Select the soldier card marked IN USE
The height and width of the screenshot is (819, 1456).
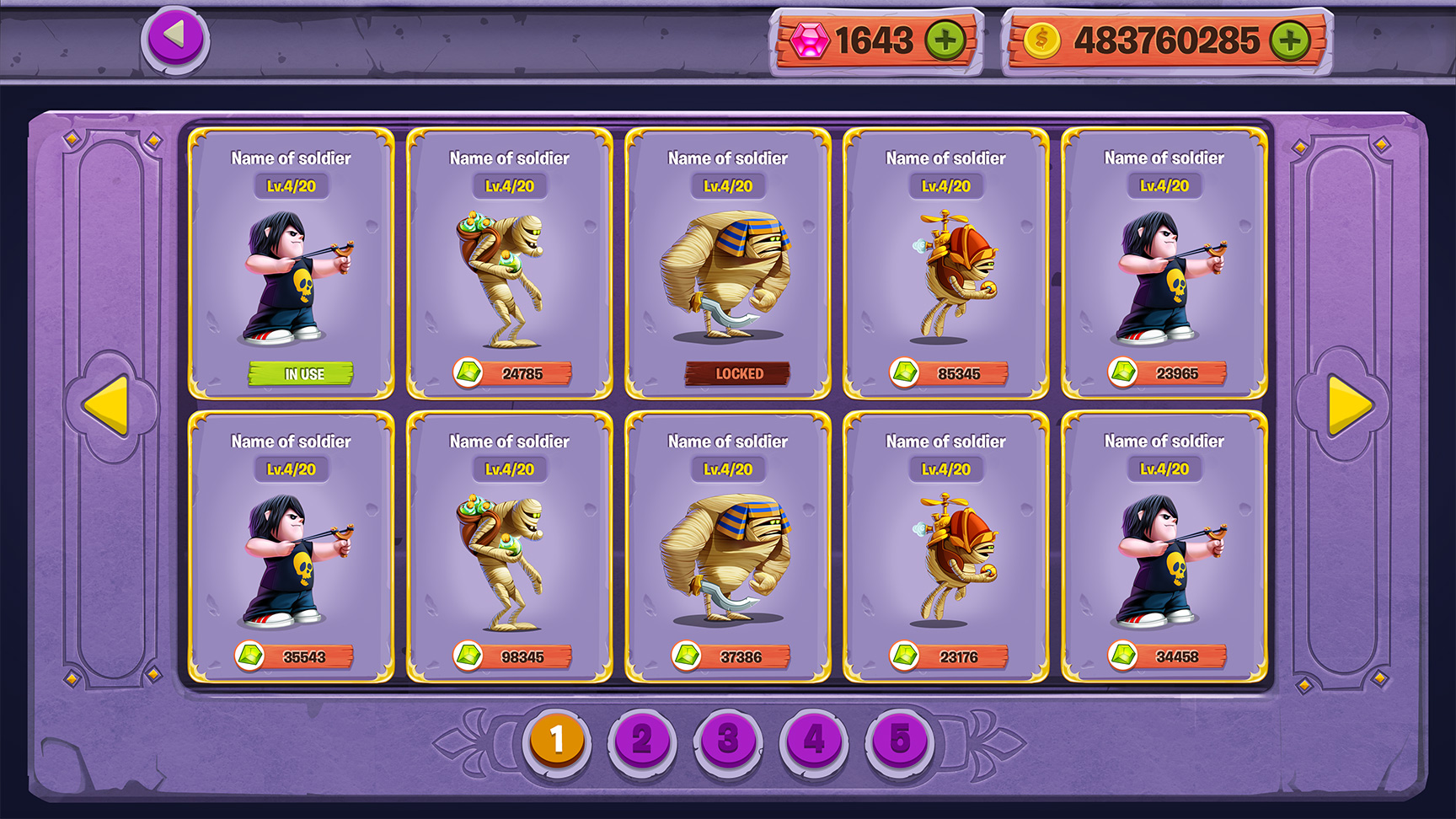[291, 263]
